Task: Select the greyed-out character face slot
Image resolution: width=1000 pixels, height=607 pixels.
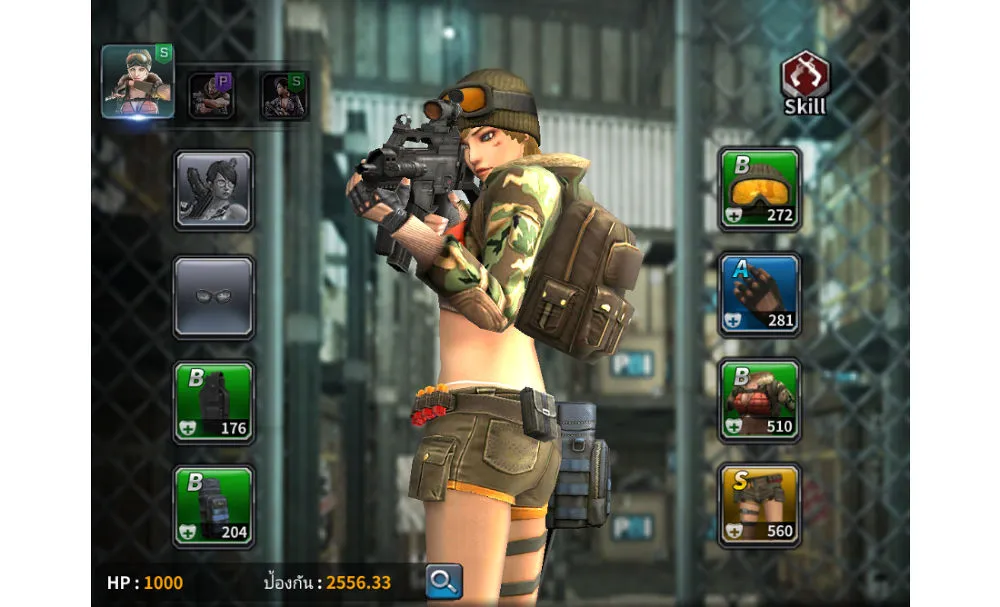Action: coord(213,190)
